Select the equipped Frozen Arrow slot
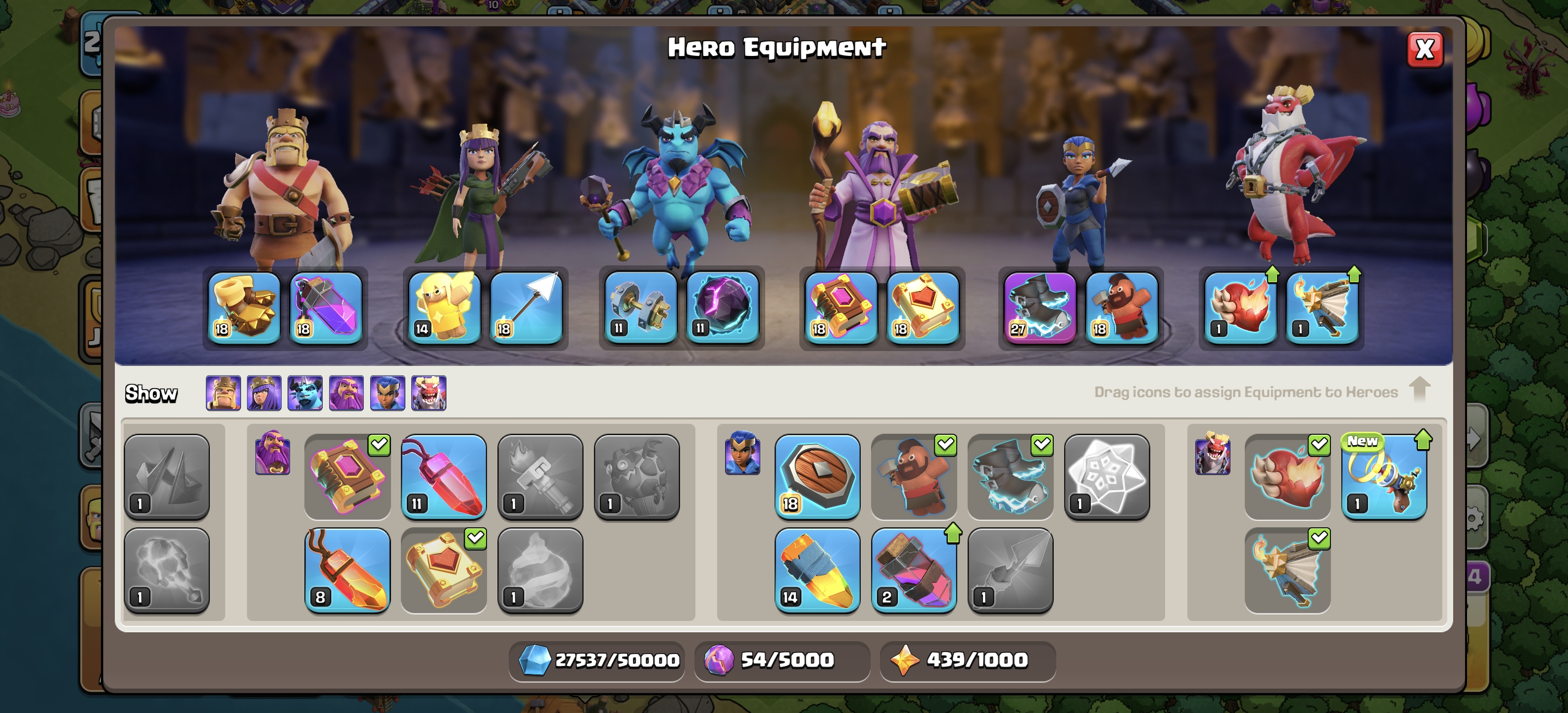The height and width of the screenshot is (713, 1568). pos(526,308)
